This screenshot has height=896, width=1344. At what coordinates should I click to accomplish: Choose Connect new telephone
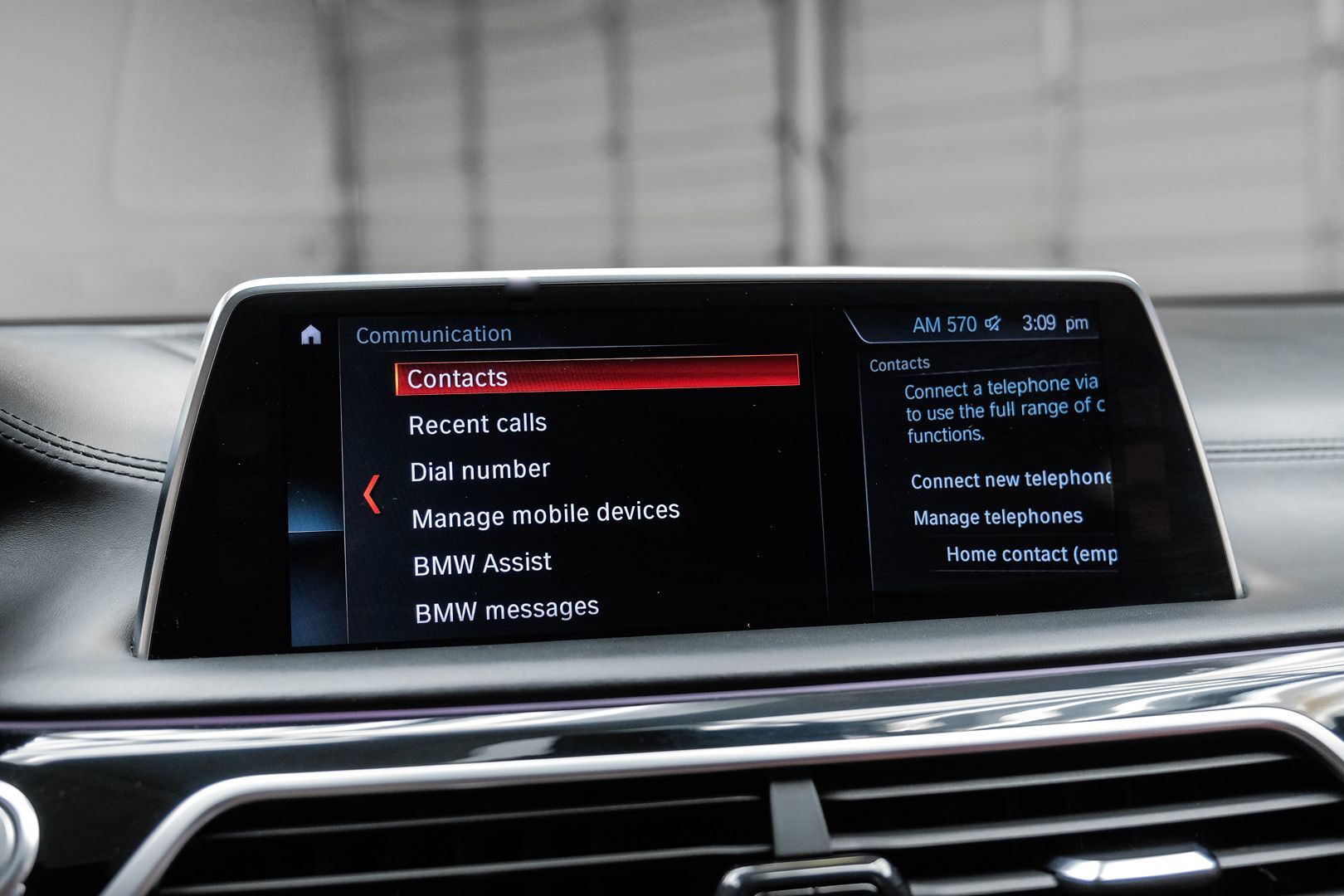(x=1010, y=480)
